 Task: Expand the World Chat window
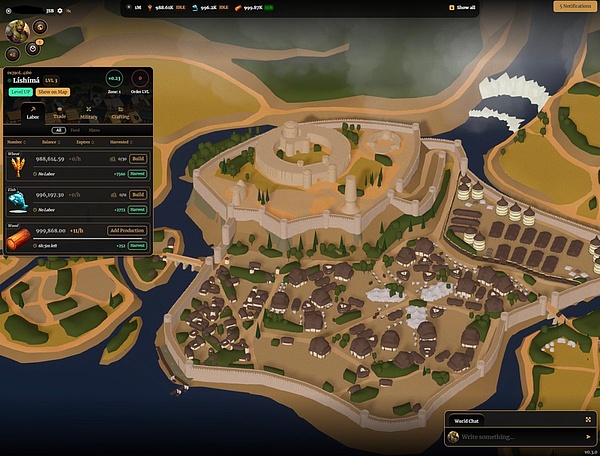(x=587, y=420)
